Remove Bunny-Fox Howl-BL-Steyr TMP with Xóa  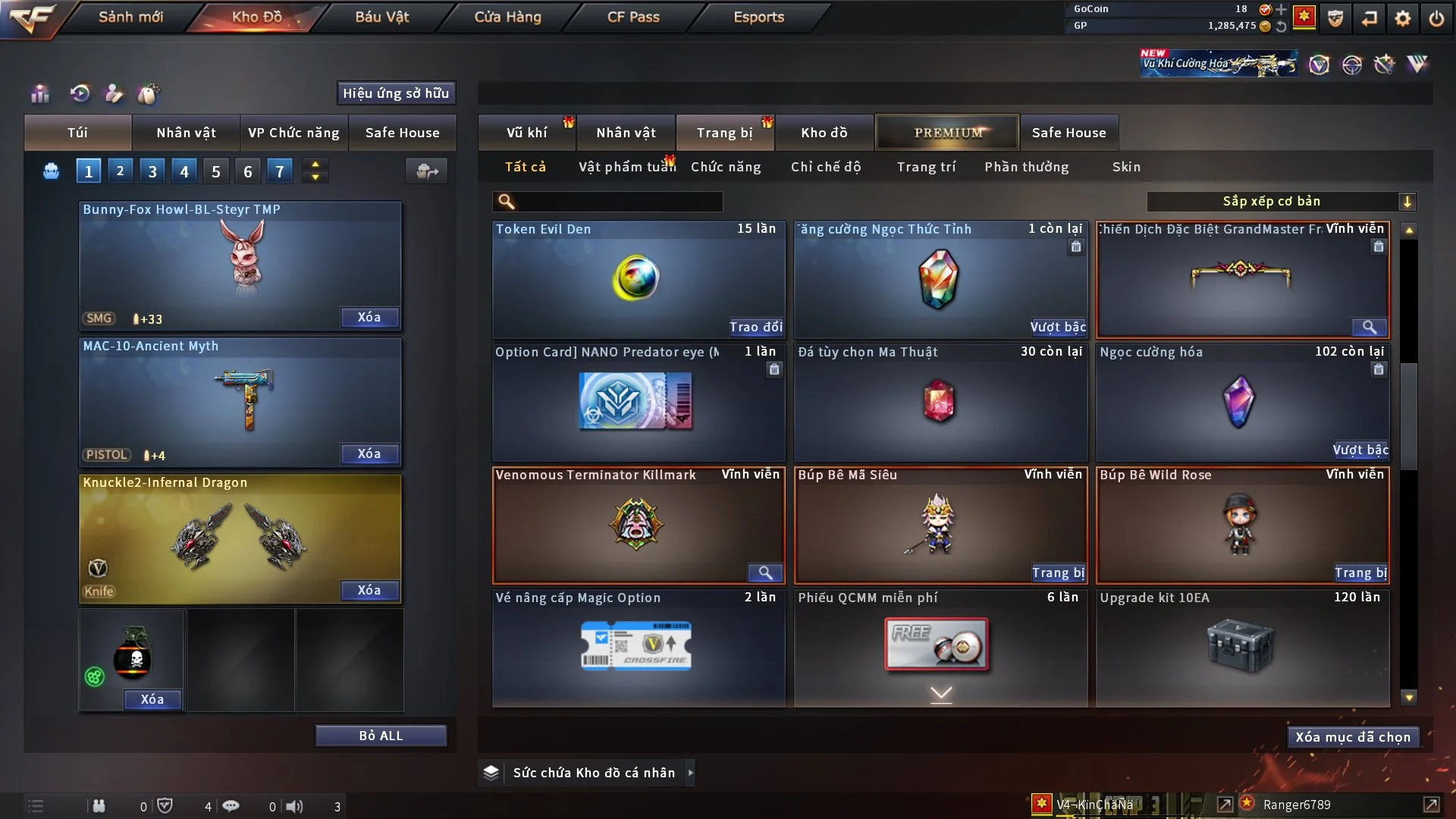[369, 318]
